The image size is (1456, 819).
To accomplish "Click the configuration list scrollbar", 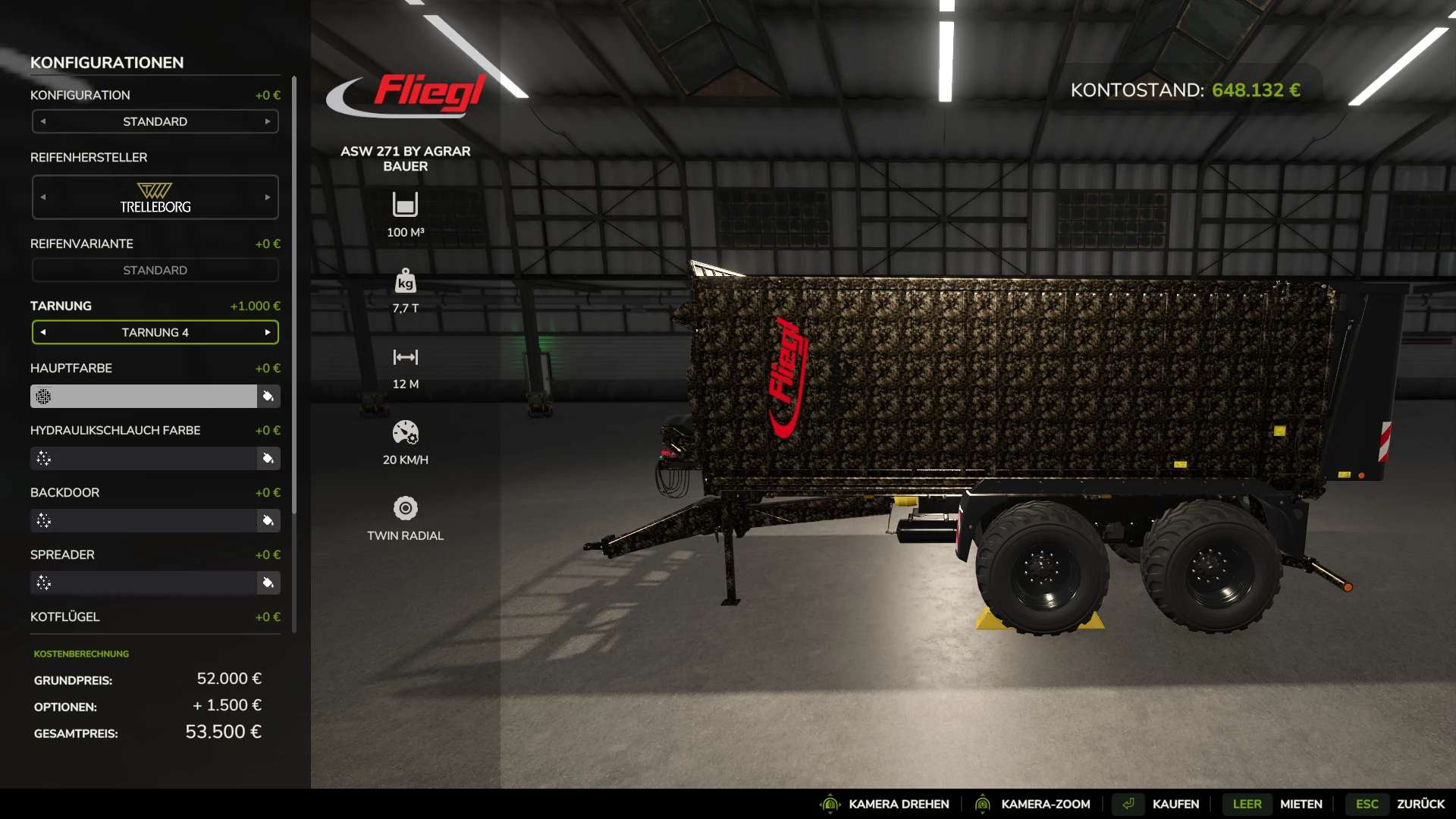I will tap(293, 303).
